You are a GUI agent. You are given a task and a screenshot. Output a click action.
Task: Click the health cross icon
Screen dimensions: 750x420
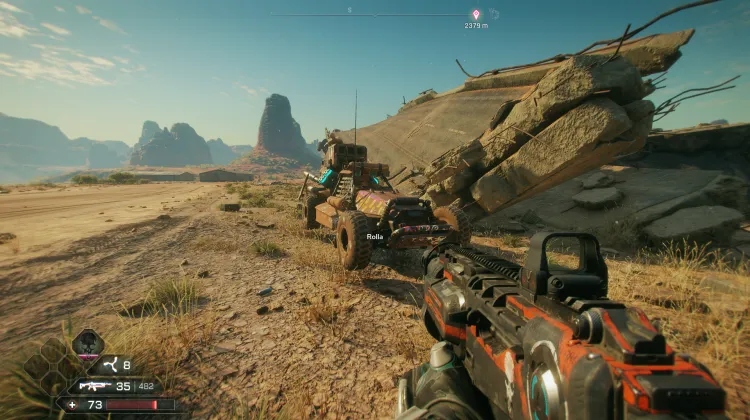coord(72,404)
